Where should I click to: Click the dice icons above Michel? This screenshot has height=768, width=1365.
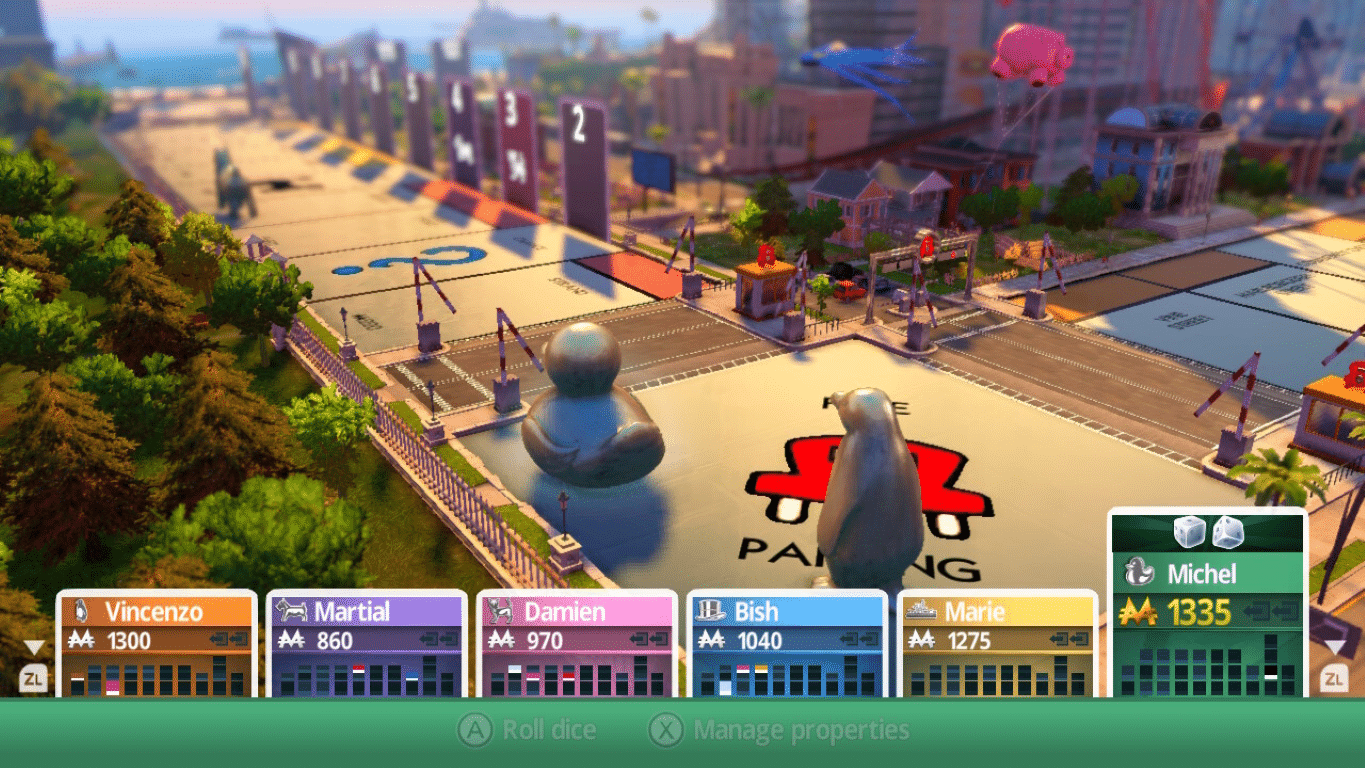click(1208, 532)
